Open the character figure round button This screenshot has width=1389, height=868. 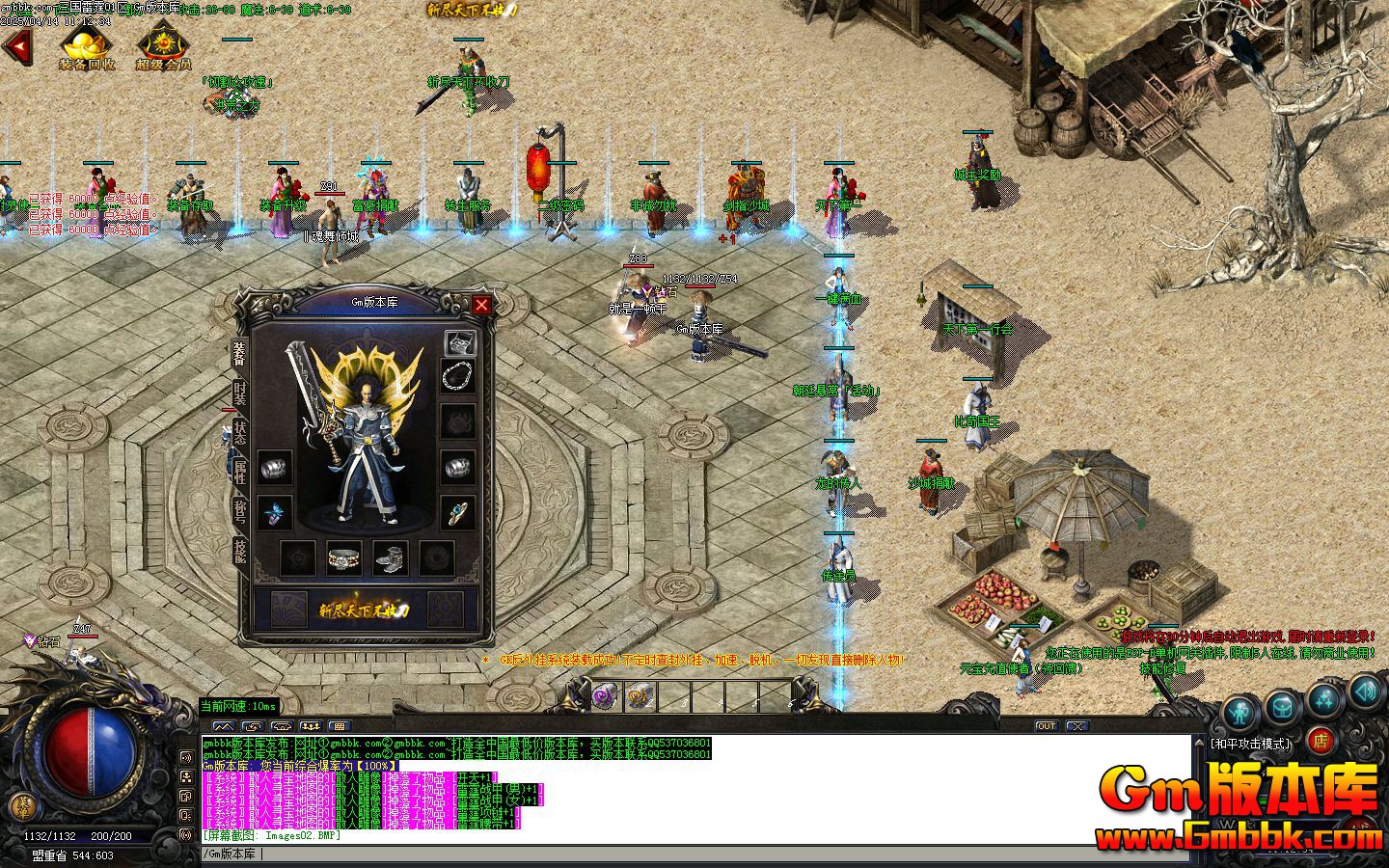point(1241,713)
